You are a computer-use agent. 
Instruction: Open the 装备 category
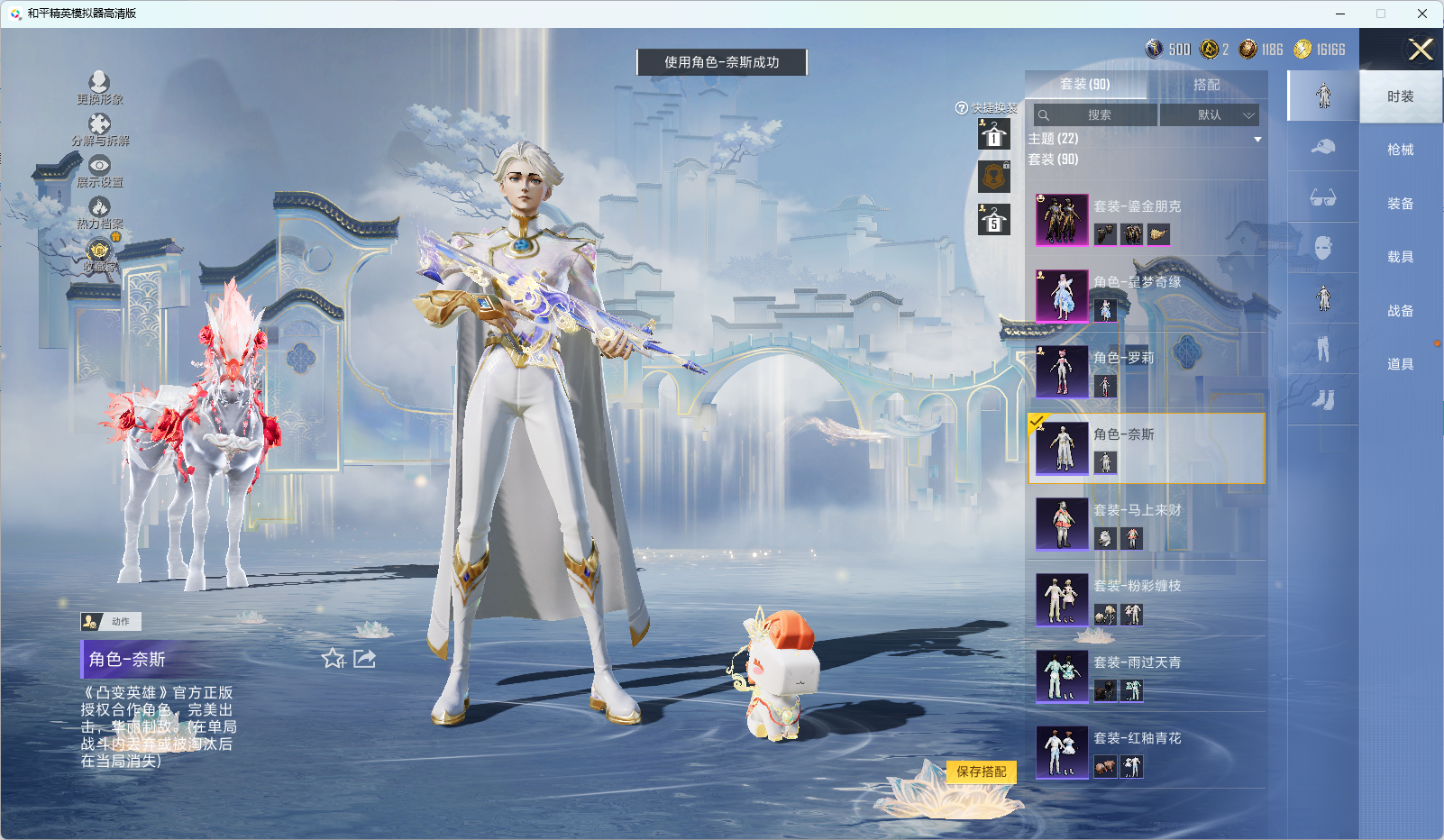1400,204
